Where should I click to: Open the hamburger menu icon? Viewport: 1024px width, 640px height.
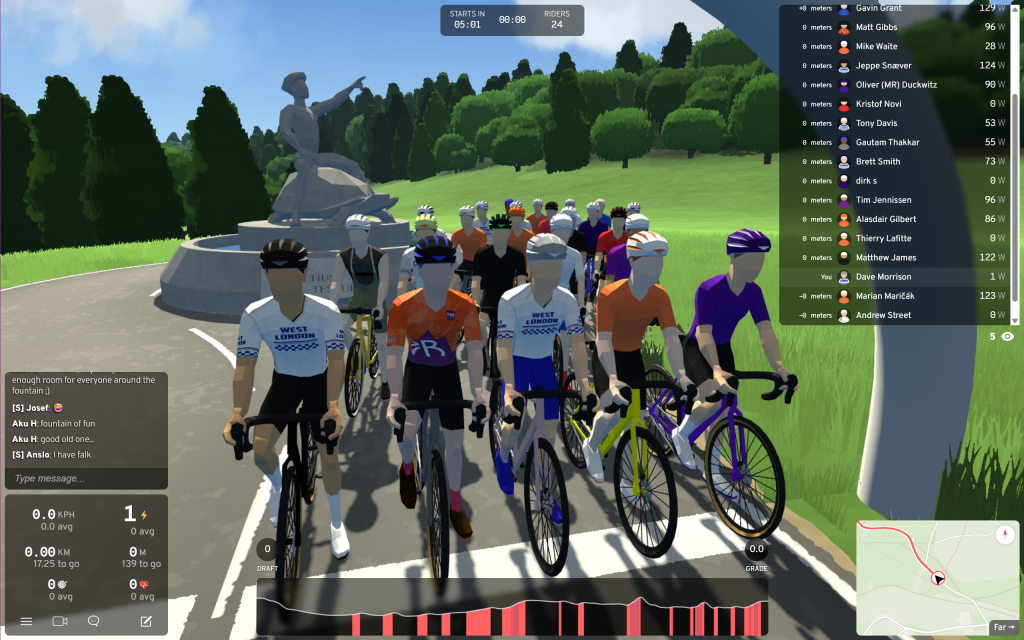26,621
